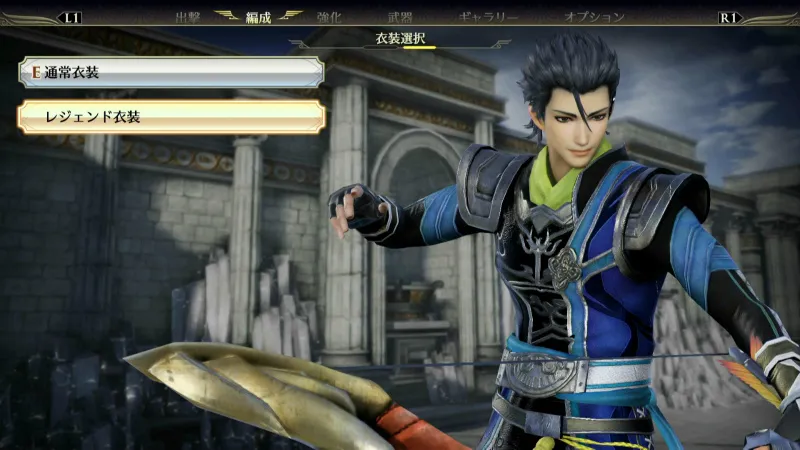Open the 編成 tab
This screenshot has height=450, width=800.
(x=259, y=17)
